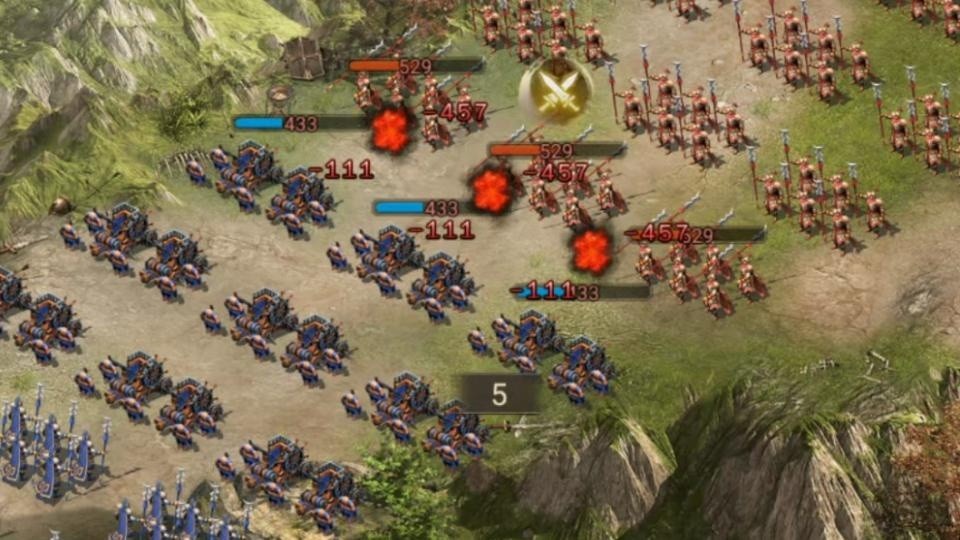Image resolution: width=960 pixels, height=540 pixels.
Task: Click the golden crossed swords battle icon
Action: (555, 91)
